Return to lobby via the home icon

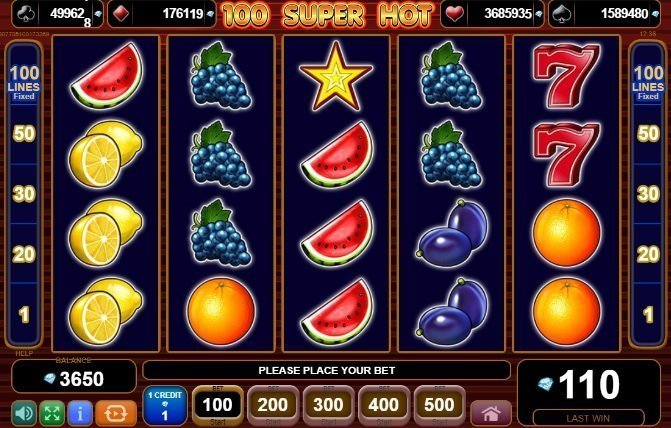490,412
